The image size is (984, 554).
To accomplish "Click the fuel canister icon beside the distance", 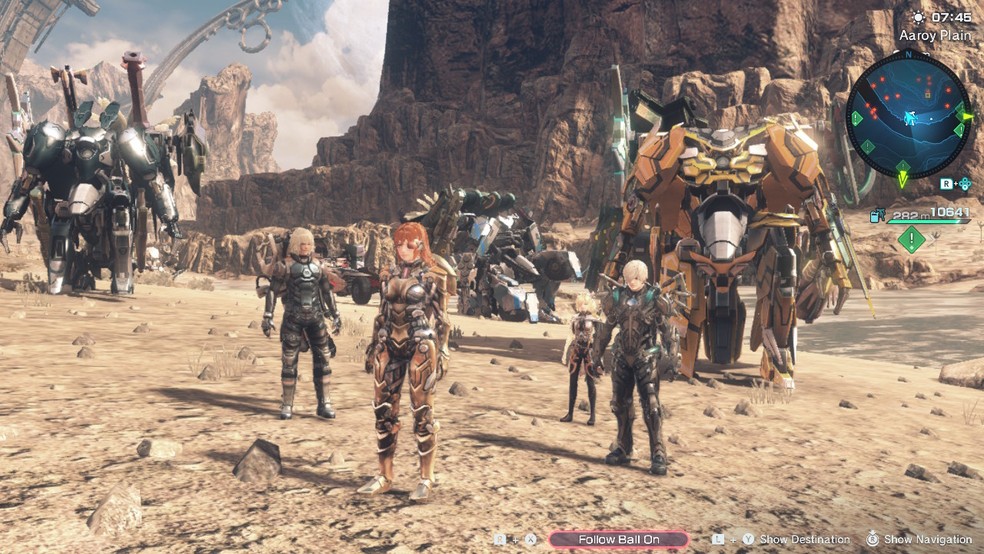I will tap(877, 214).
